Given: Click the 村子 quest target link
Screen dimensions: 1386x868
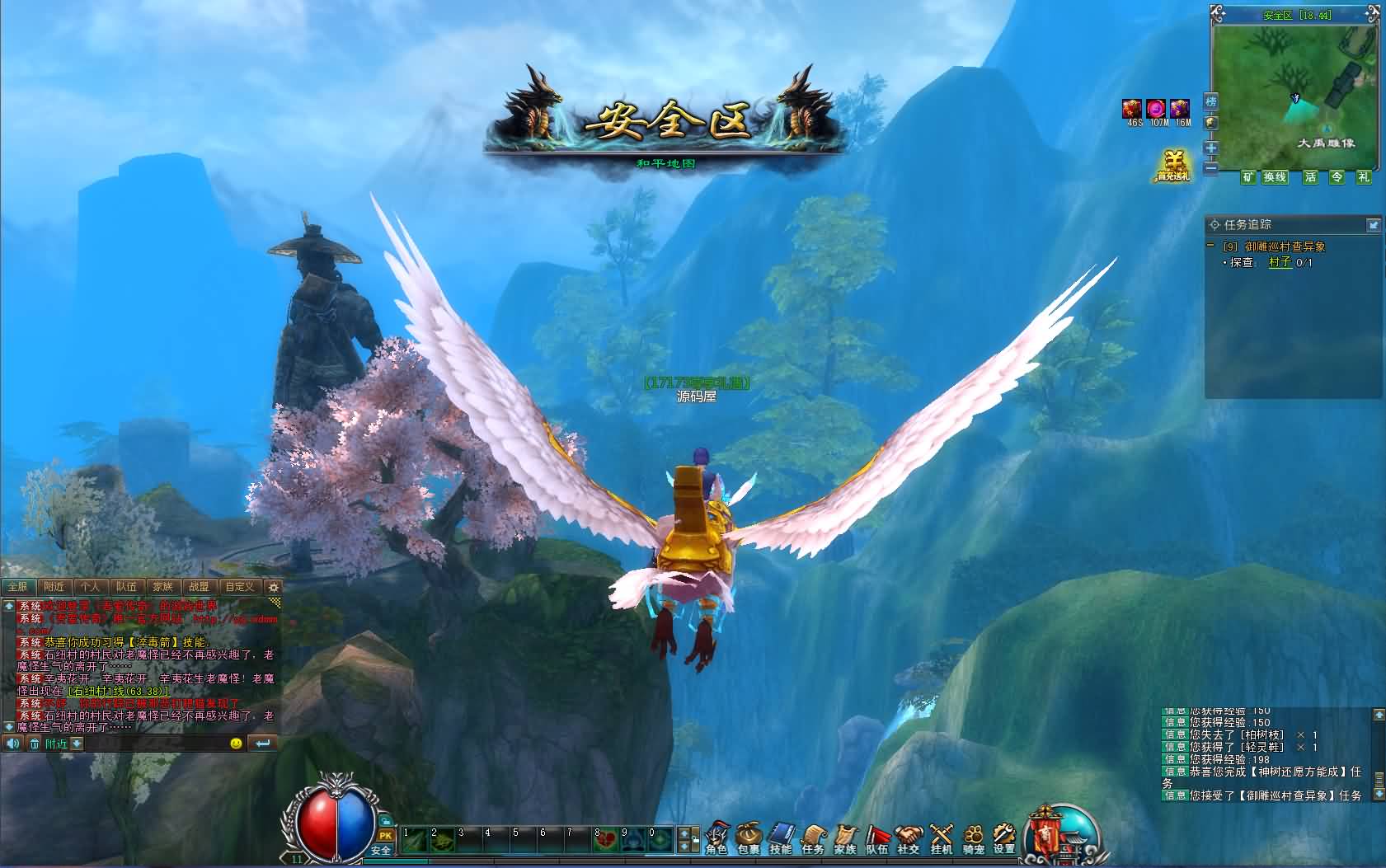Looking at the screenshot, I should pyautogui.click(x=1280, y=262).
